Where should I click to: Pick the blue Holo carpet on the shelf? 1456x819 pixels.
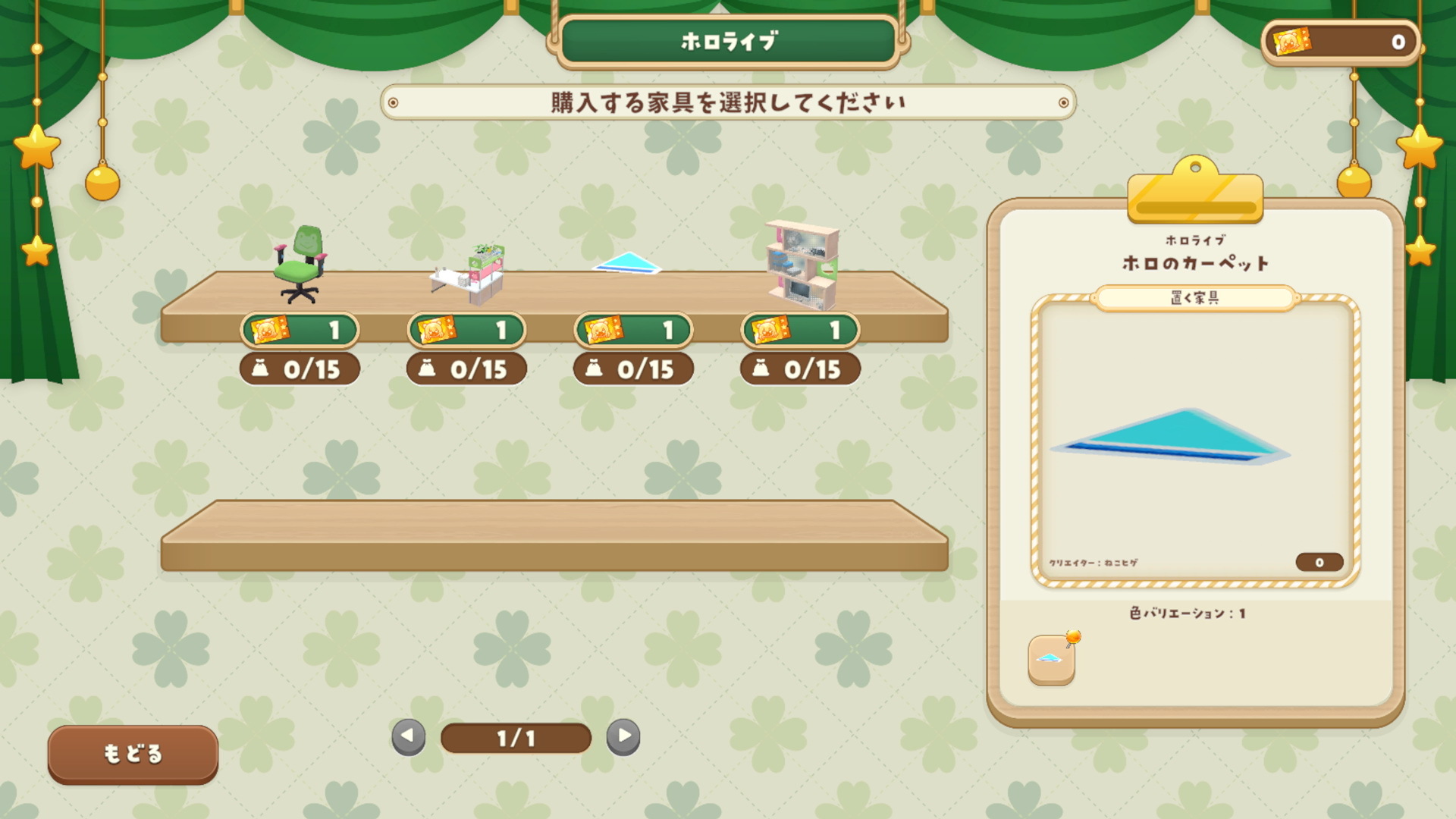pos(627,264)
